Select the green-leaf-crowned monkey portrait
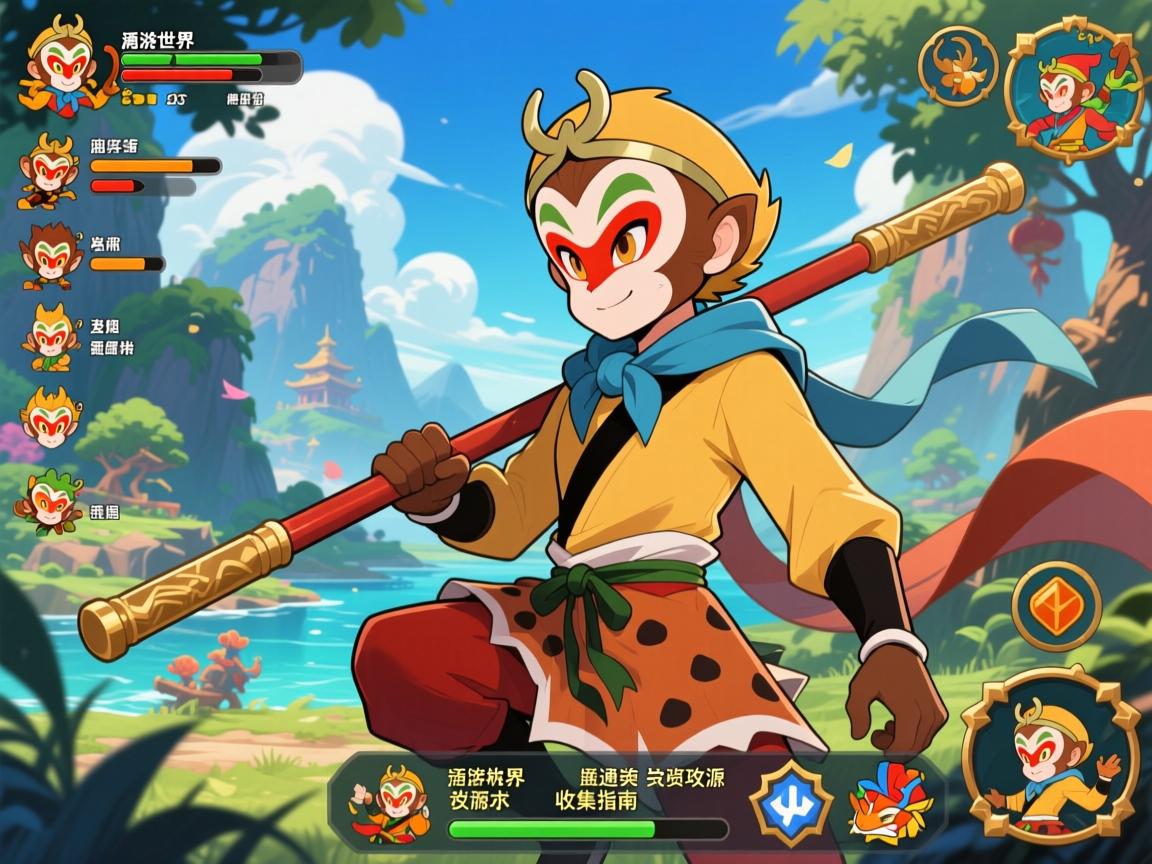Image resolution: width=1152 pixels, height=864 pixels. pos(48,501)
